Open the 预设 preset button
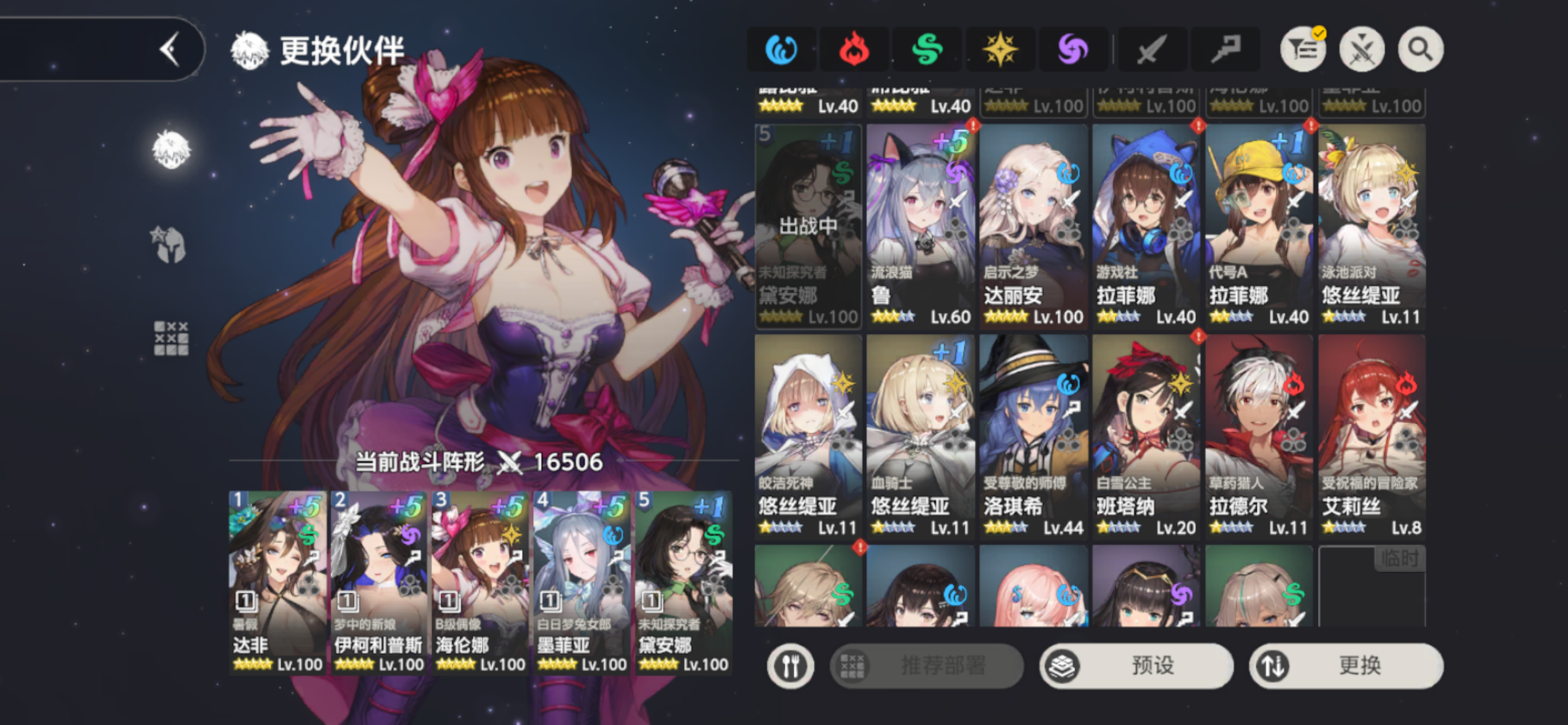 click(x=1137, y=666)
